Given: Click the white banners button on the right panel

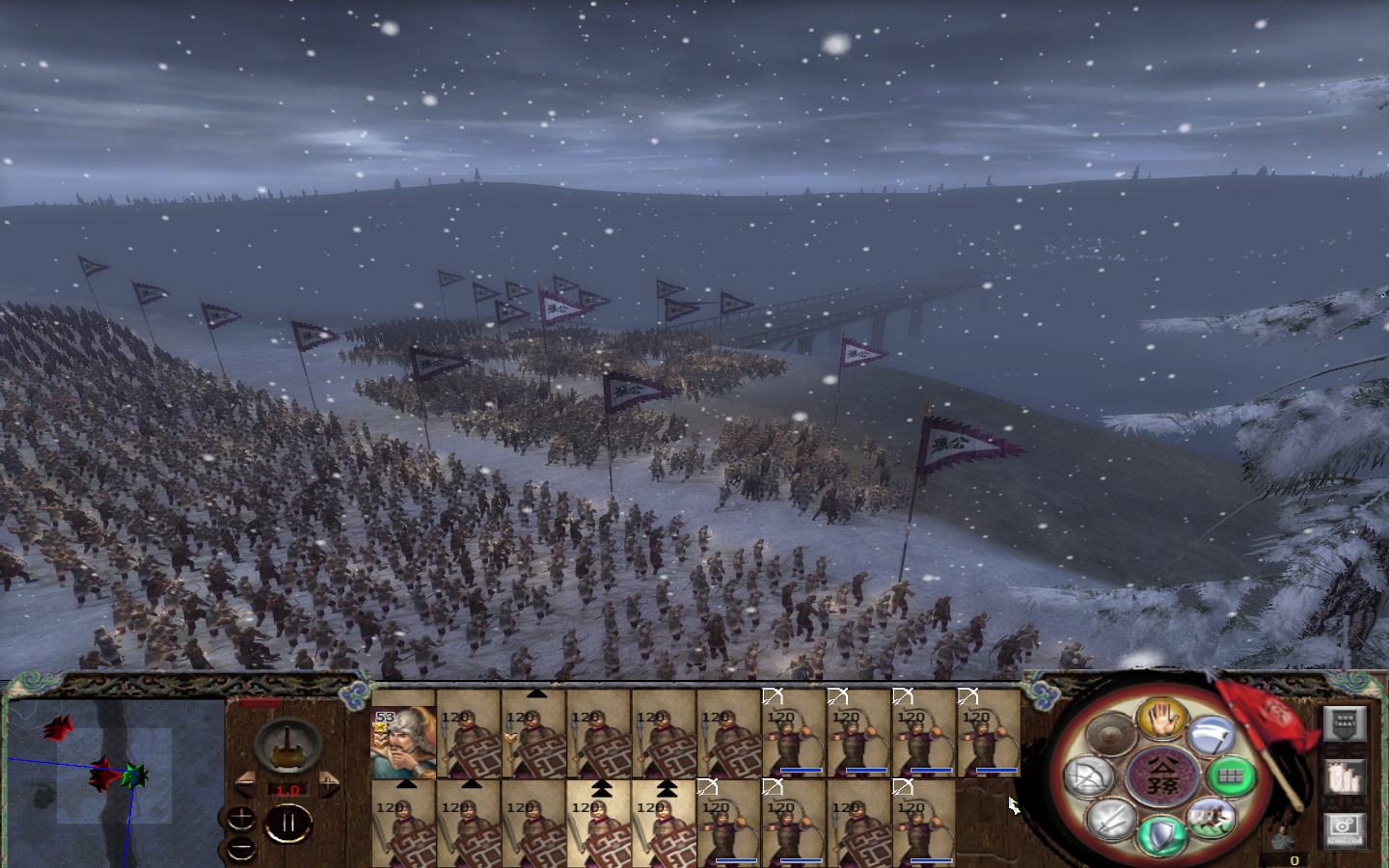Looking at the screenshot, I should 1345,776.
